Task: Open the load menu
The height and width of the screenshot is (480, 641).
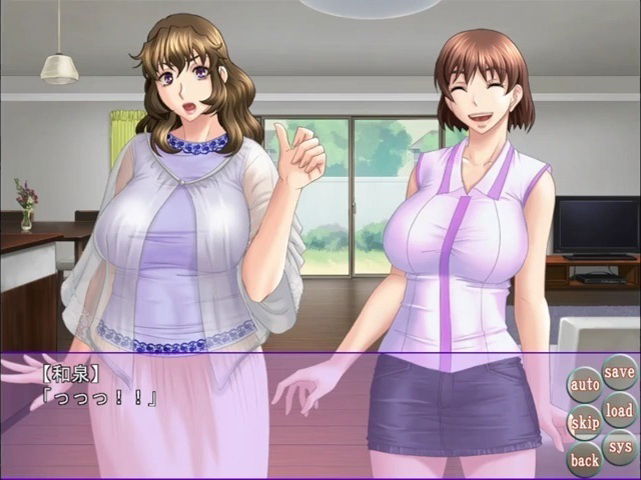Action: (x=619, y=410)
